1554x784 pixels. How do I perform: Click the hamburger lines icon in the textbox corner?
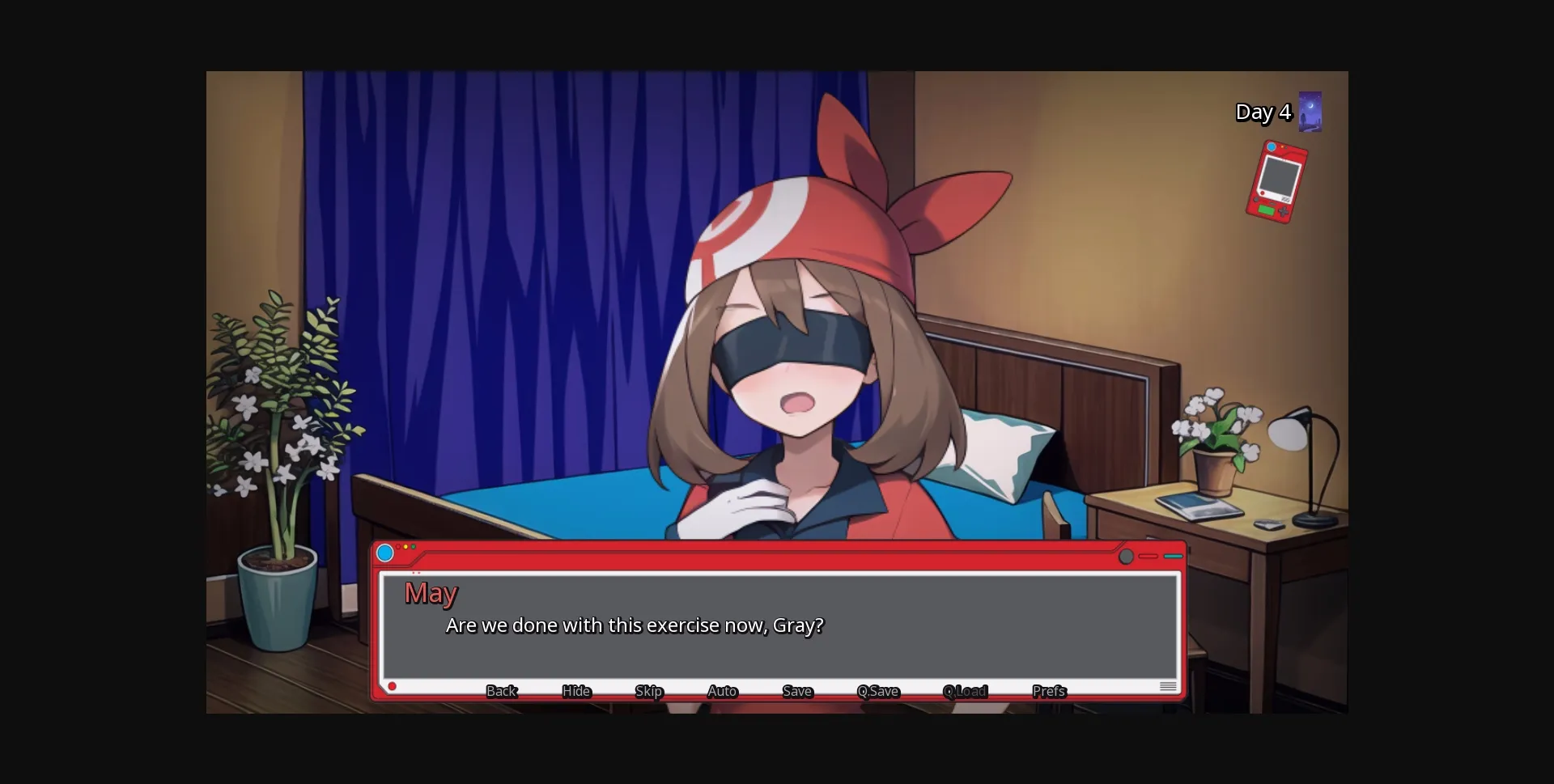tap(1169, 685)
